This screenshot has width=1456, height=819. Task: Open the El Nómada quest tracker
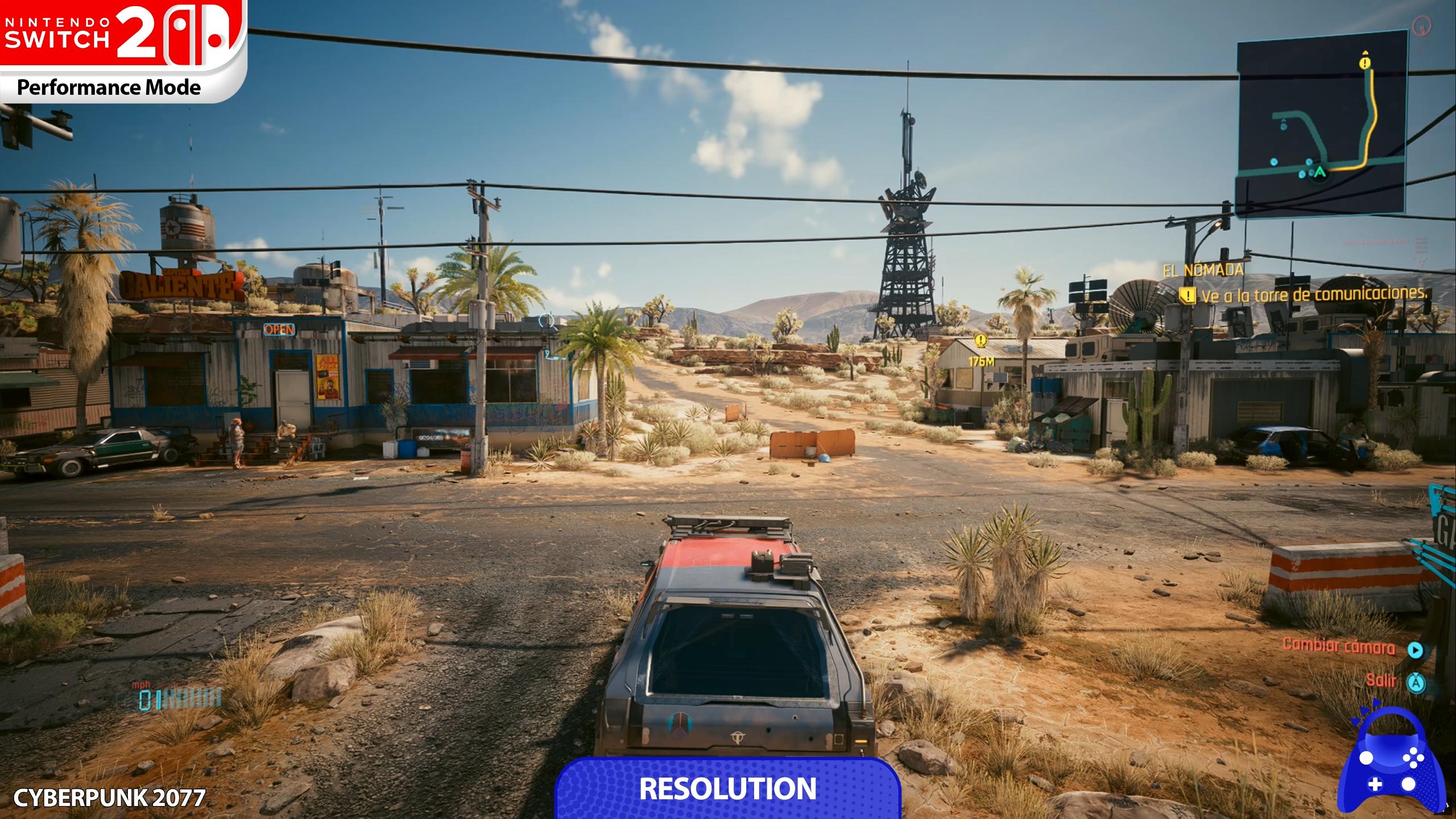1203,270
